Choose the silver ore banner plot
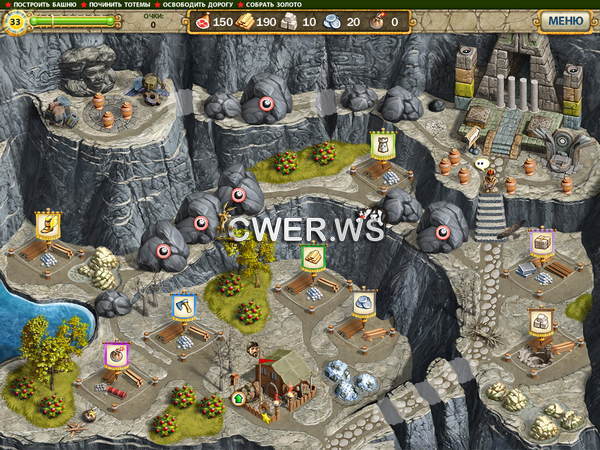600x450 pixels. (x=364, y=302)
